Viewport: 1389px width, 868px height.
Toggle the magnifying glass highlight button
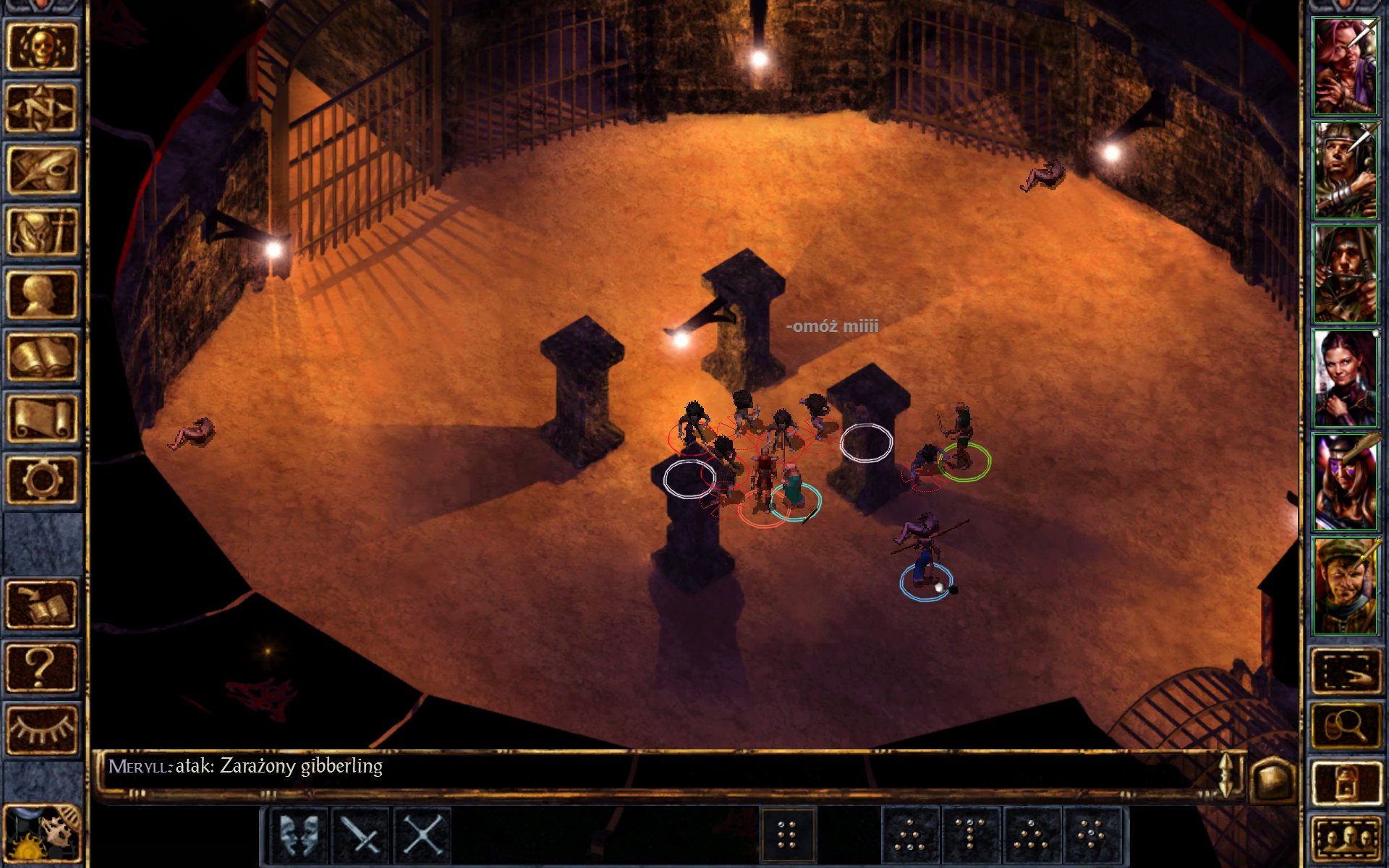(x=1345, y=726)
